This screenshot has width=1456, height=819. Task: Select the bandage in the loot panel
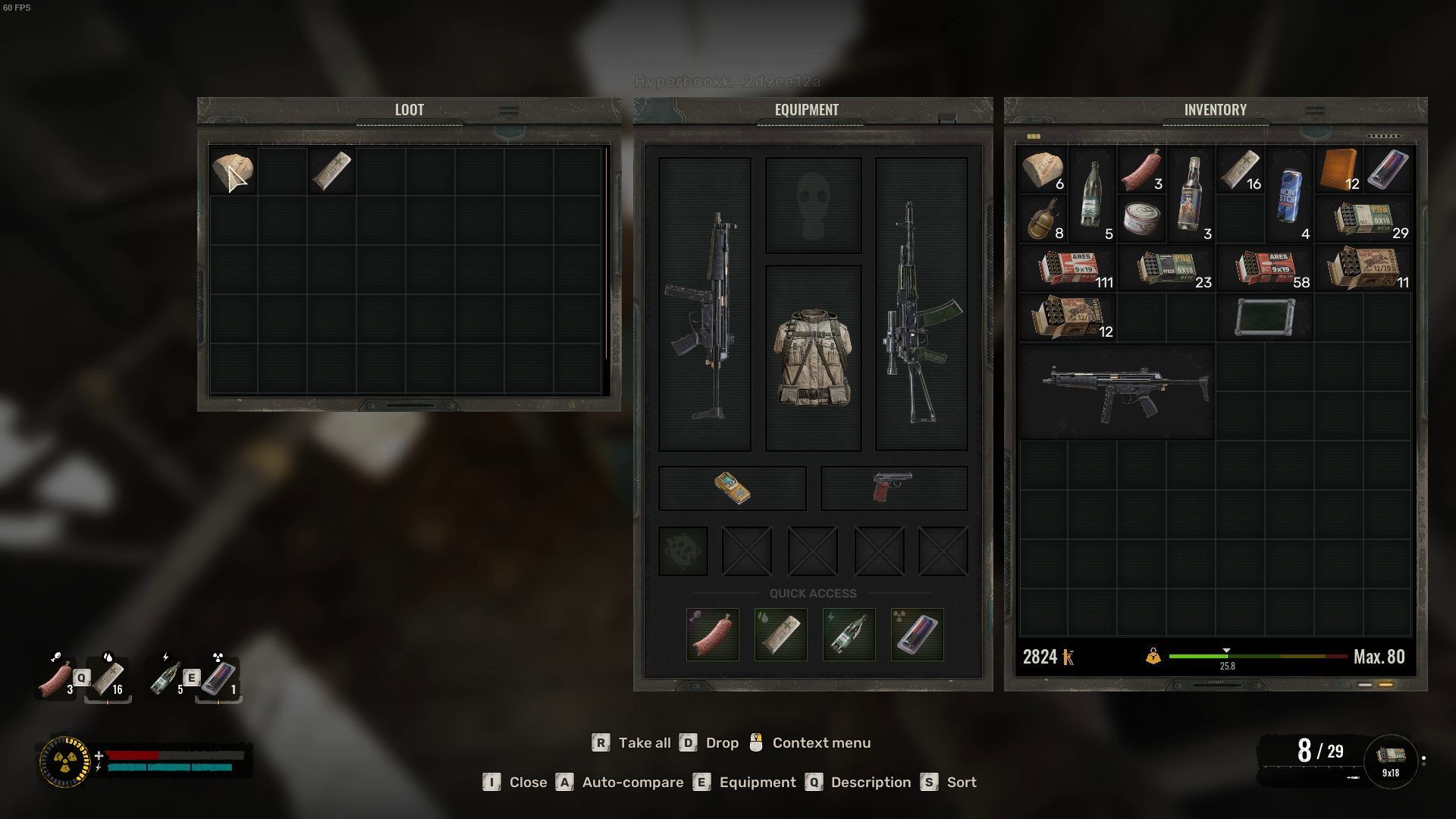(331, 171)
